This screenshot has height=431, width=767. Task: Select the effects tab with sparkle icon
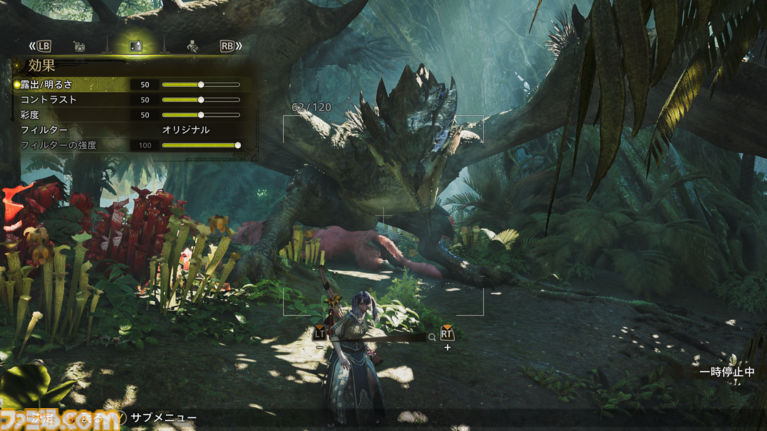(135, 46)
